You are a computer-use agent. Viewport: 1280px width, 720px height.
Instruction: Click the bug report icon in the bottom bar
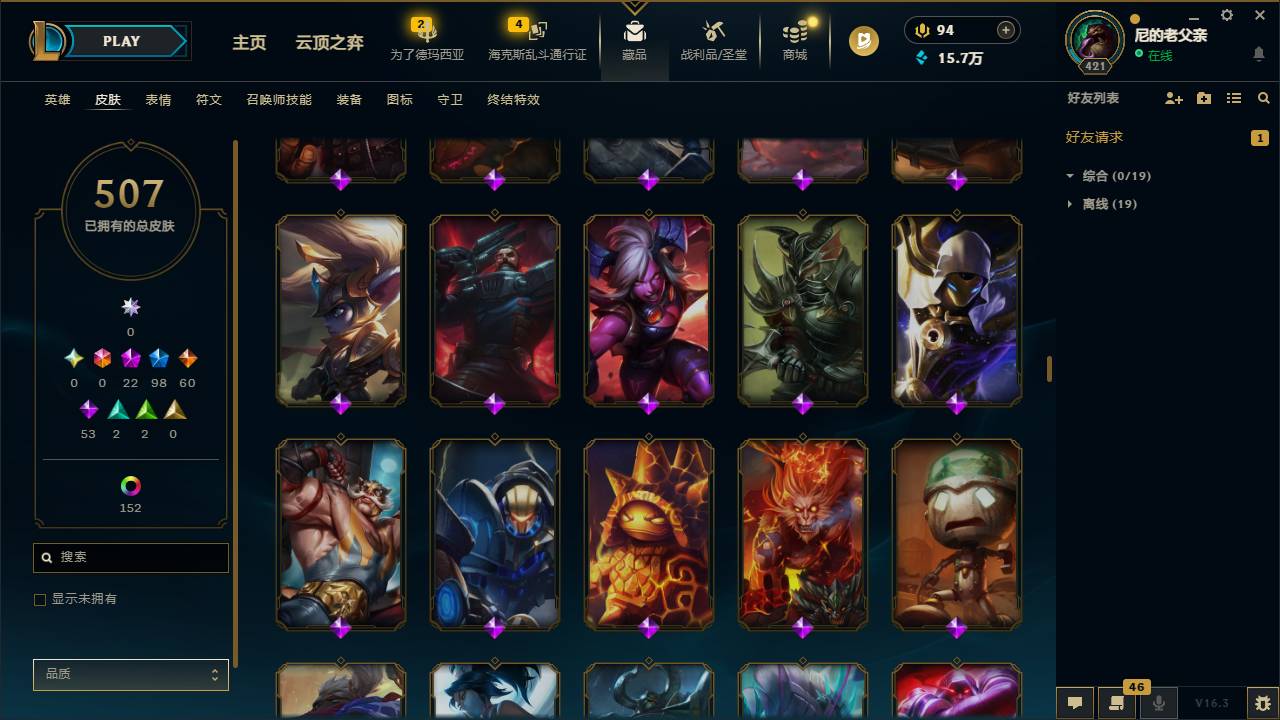tap(1262, 703)
